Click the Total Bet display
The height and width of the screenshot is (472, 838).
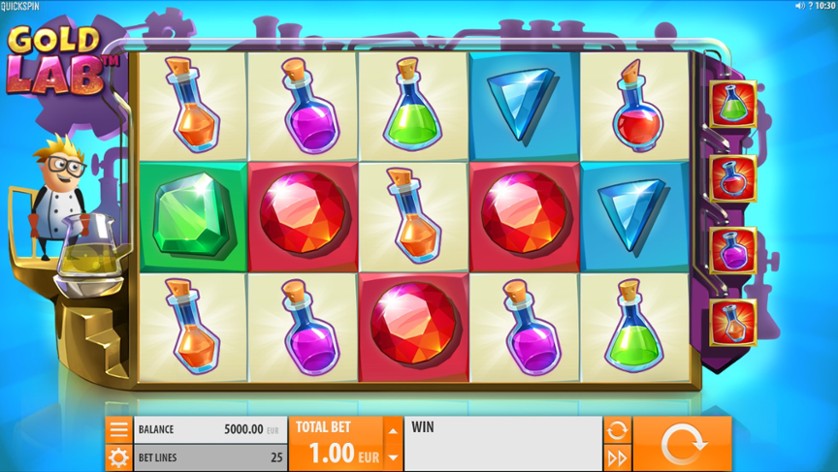[x=337, y=444]
